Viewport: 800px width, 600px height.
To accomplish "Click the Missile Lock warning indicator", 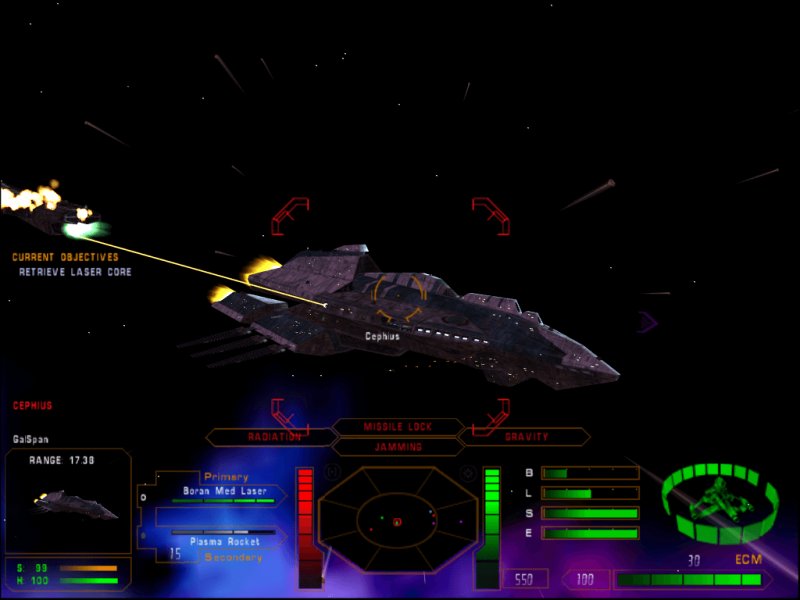I will (x=397, y=427).
